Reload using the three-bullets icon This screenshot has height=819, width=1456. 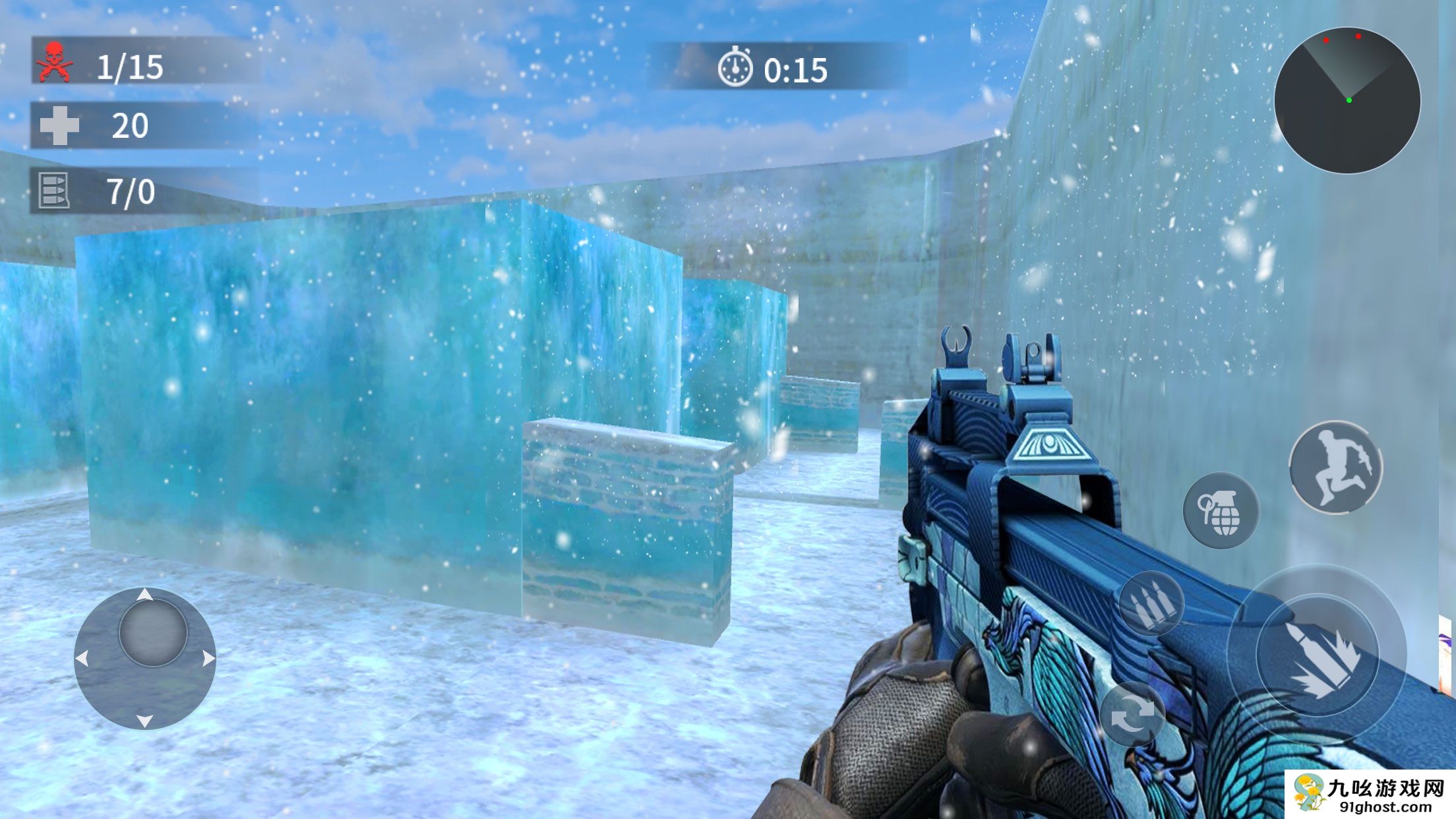[x=1151, y=603]
